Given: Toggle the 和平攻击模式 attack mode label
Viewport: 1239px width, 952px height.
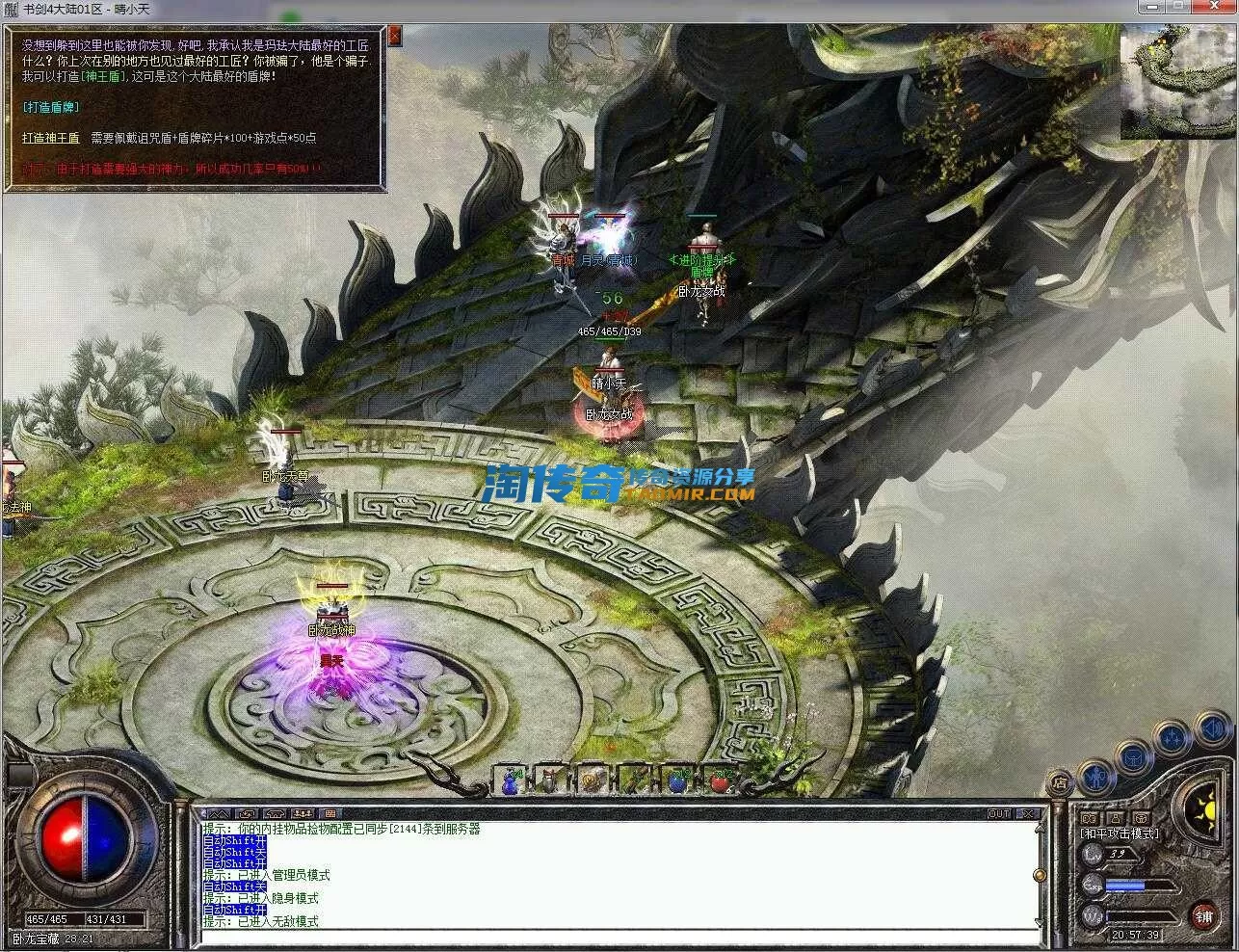Looking at the screenshot, I should click(1120, 833).
